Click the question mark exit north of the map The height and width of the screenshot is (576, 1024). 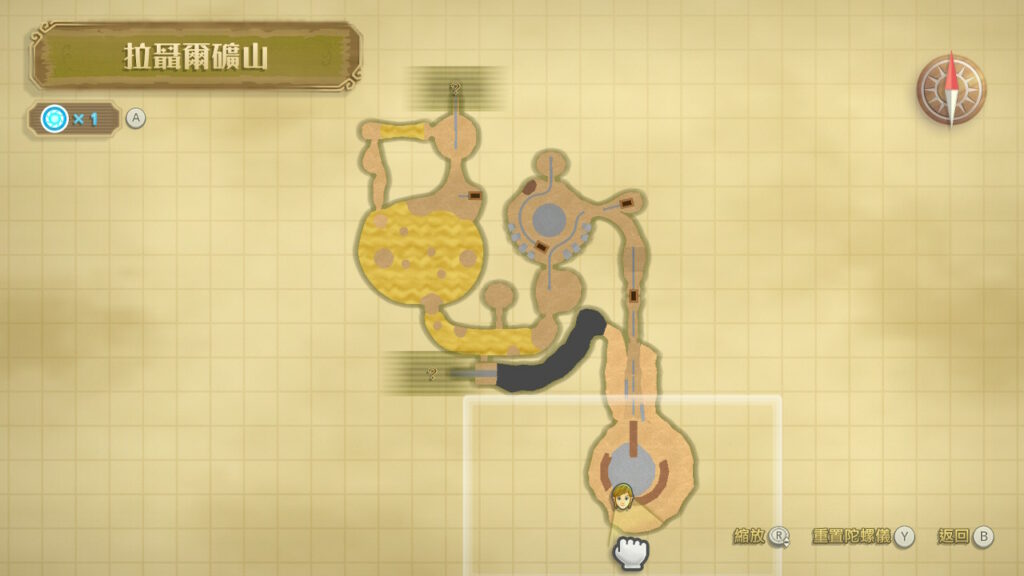point(457,90)
